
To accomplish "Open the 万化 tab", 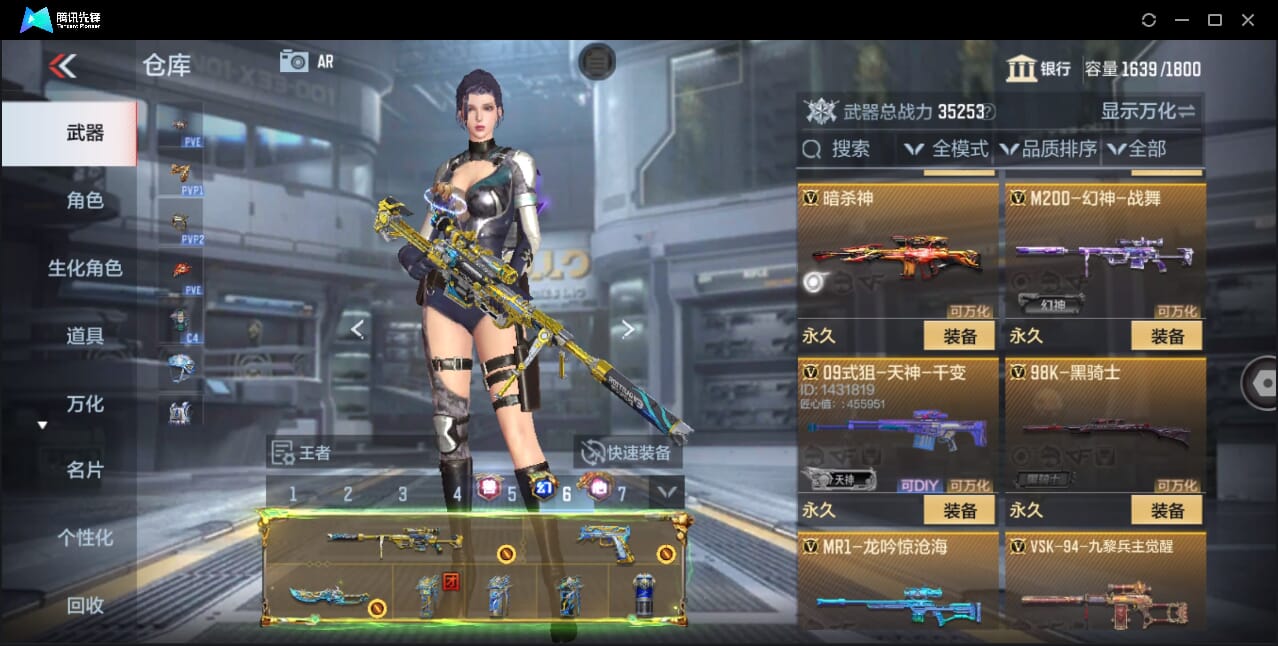I will tap(85, 404).
